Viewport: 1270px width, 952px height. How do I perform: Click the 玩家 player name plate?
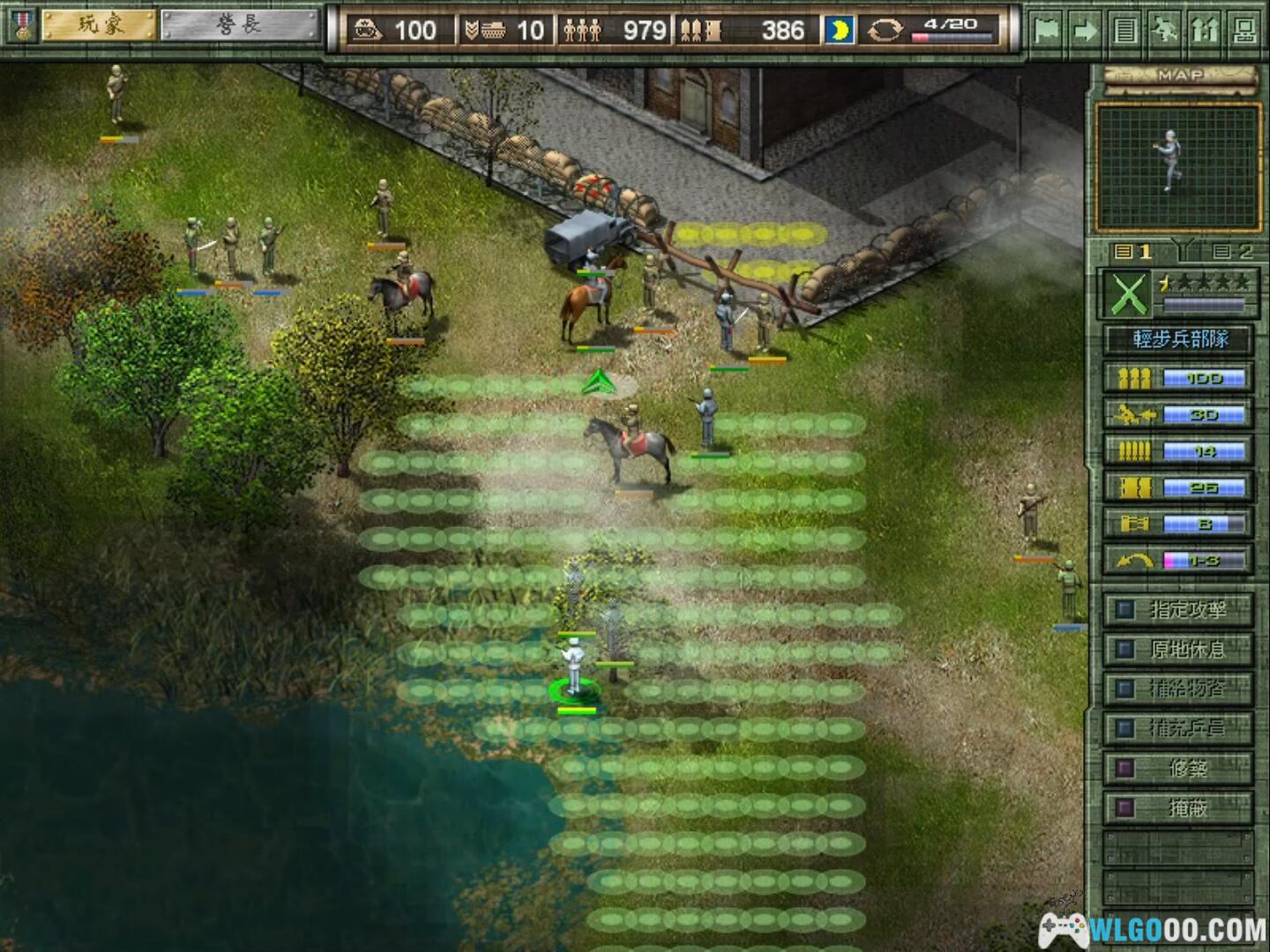pos(101,26)
